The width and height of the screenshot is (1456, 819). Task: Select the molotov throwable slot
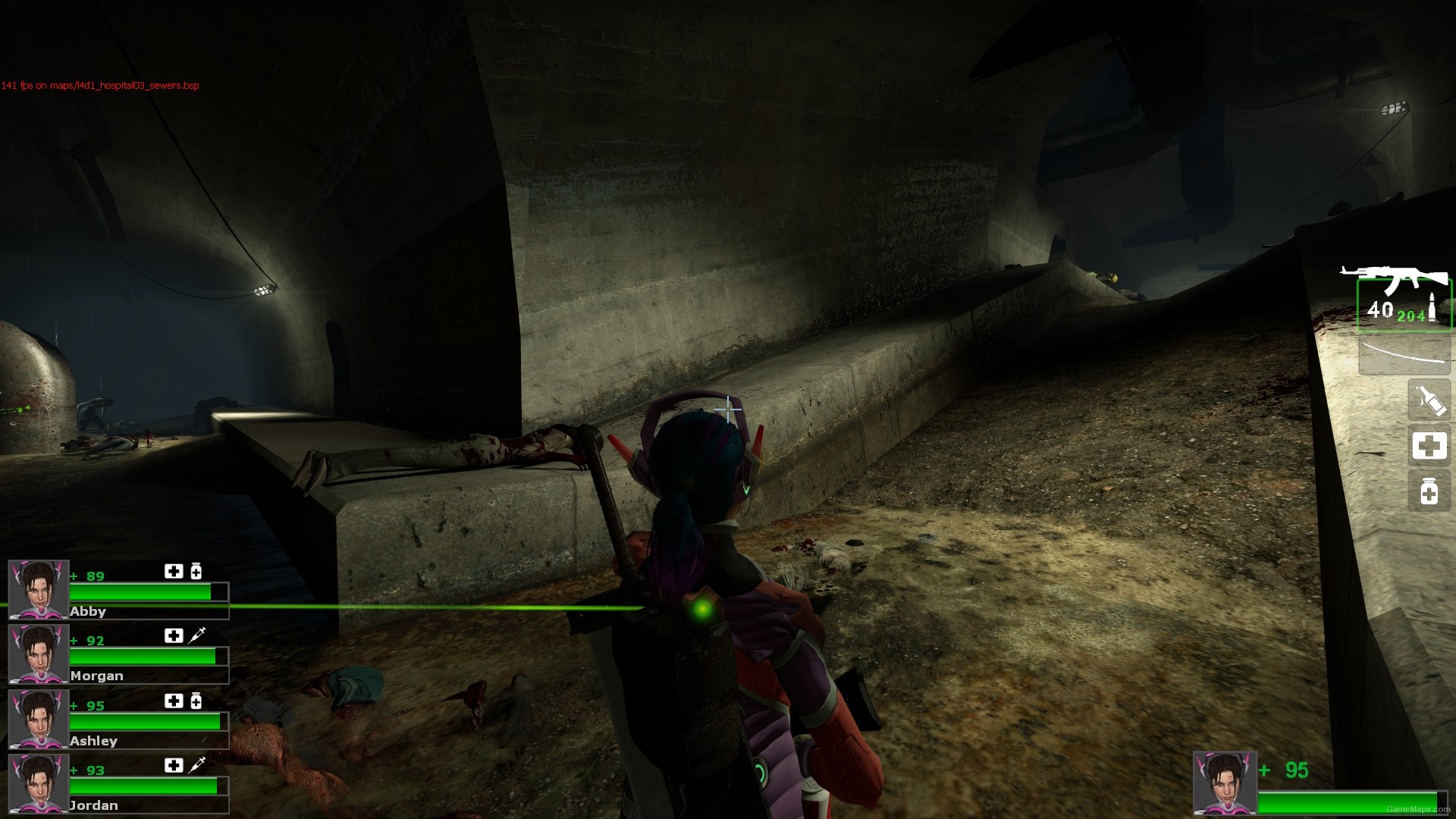click(x=1427, y=398)
